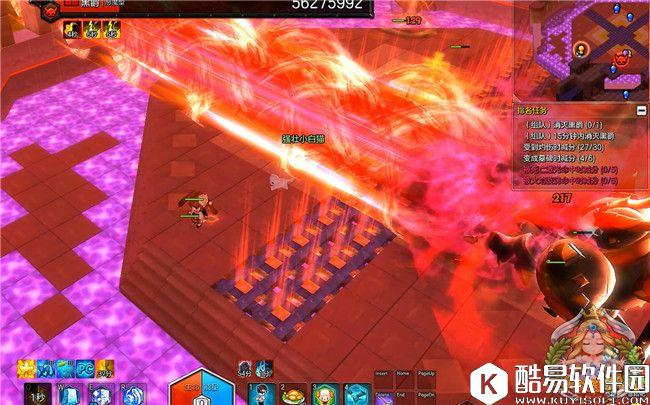This screenshot has height=405, width=650.
Task: Use the character portrait item in slot 1
Action: pyautogui.click(x=262, y=394)
